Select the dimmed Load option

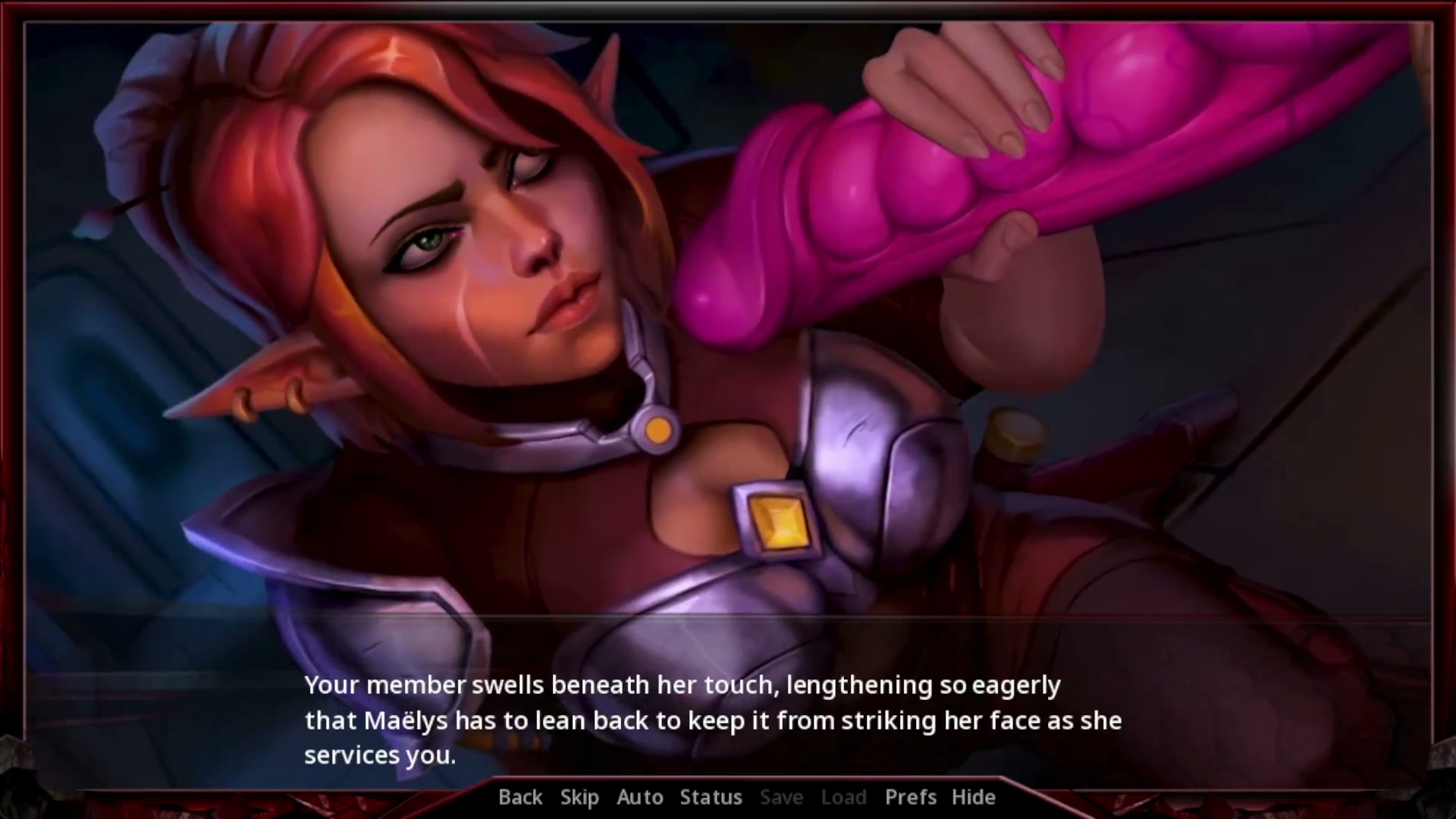(x=843, y=797)
